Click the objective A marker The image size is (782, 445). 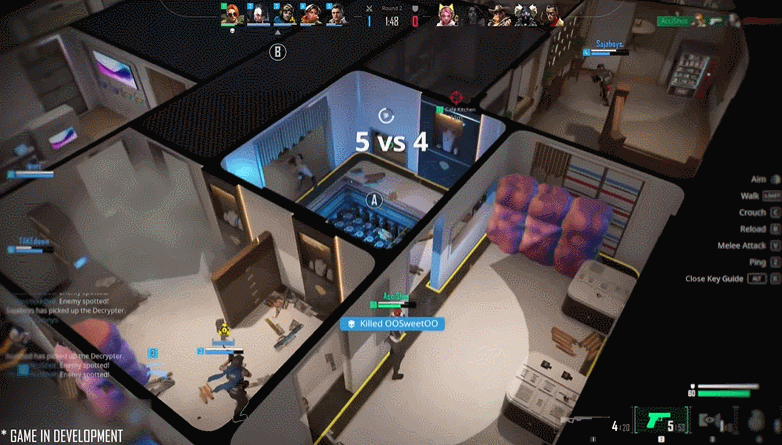point(376,200)
